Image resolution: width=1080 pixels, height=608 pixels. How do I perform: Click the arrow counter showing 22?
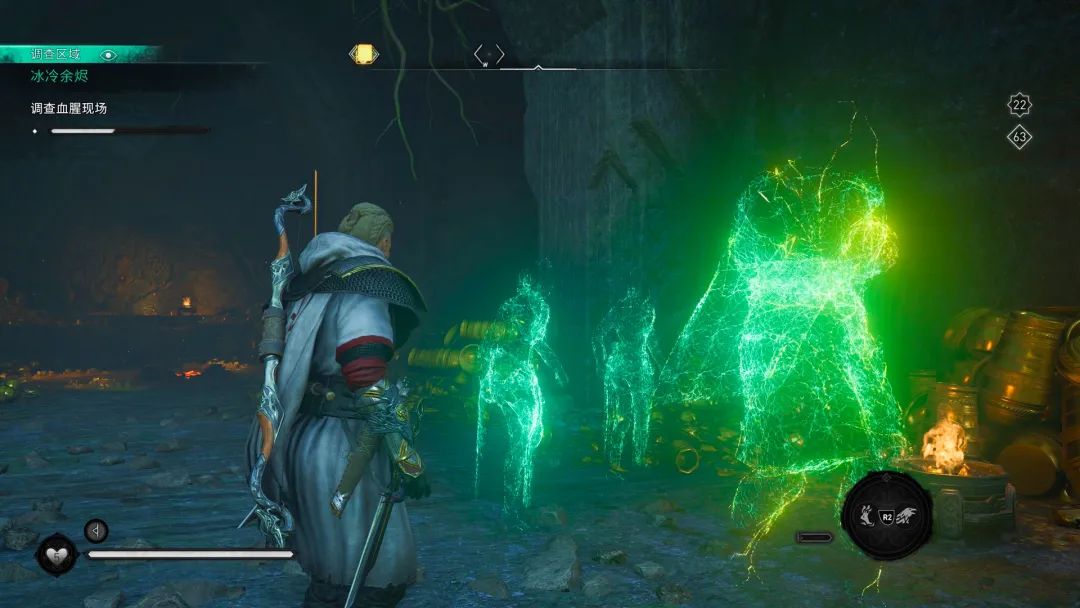coord(1019,105)
